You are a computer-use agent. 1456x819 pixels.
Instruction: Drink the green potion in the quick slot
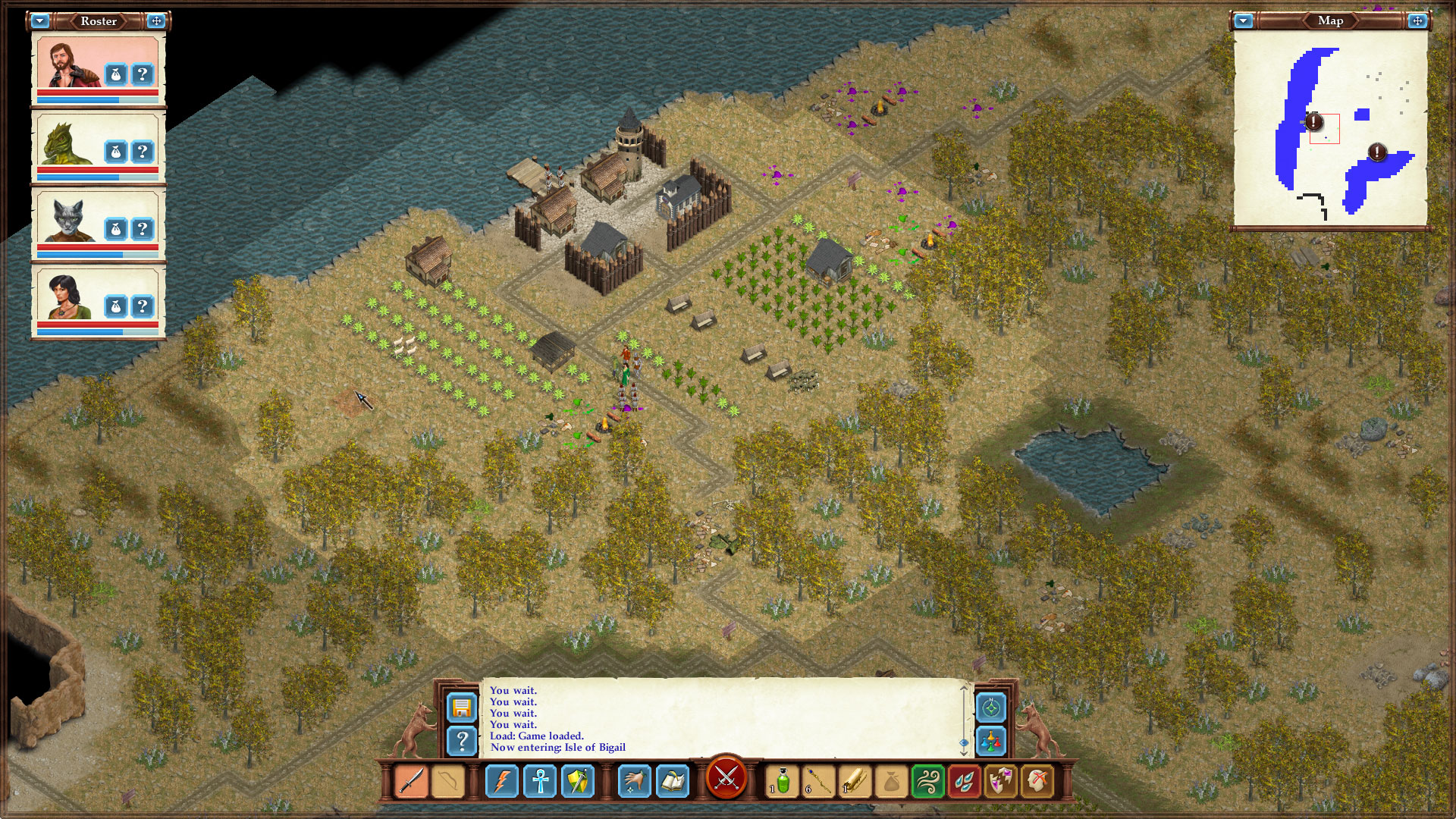pyautogui.click(x=782, y=780)
